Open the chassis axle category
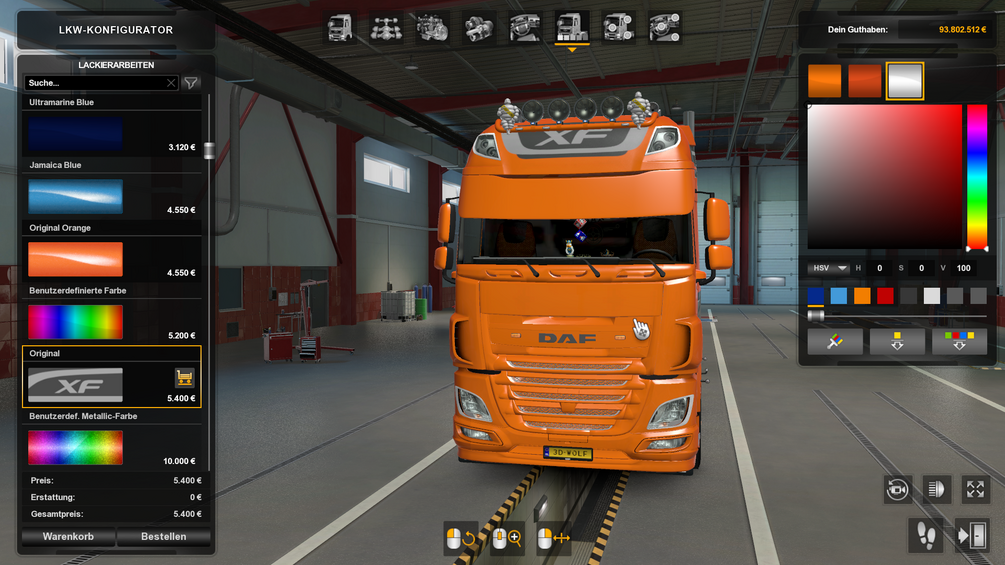1005x565 pixels. [387, 28]
